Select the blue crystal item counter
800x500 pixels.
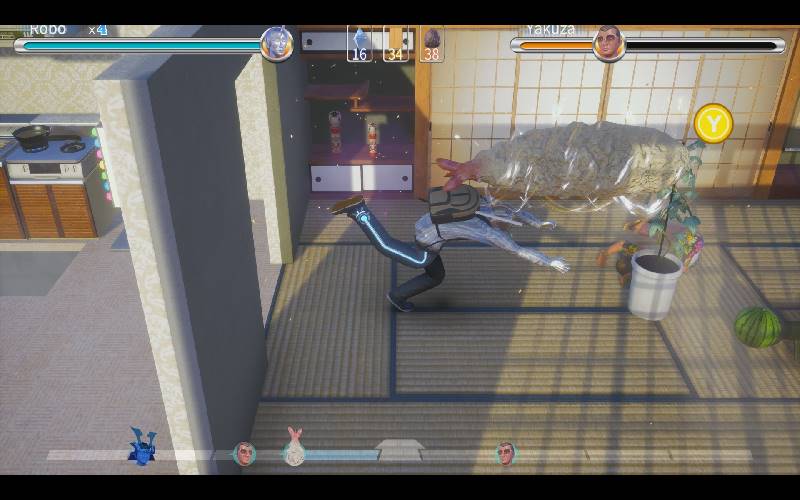click(x=360, y=45)
